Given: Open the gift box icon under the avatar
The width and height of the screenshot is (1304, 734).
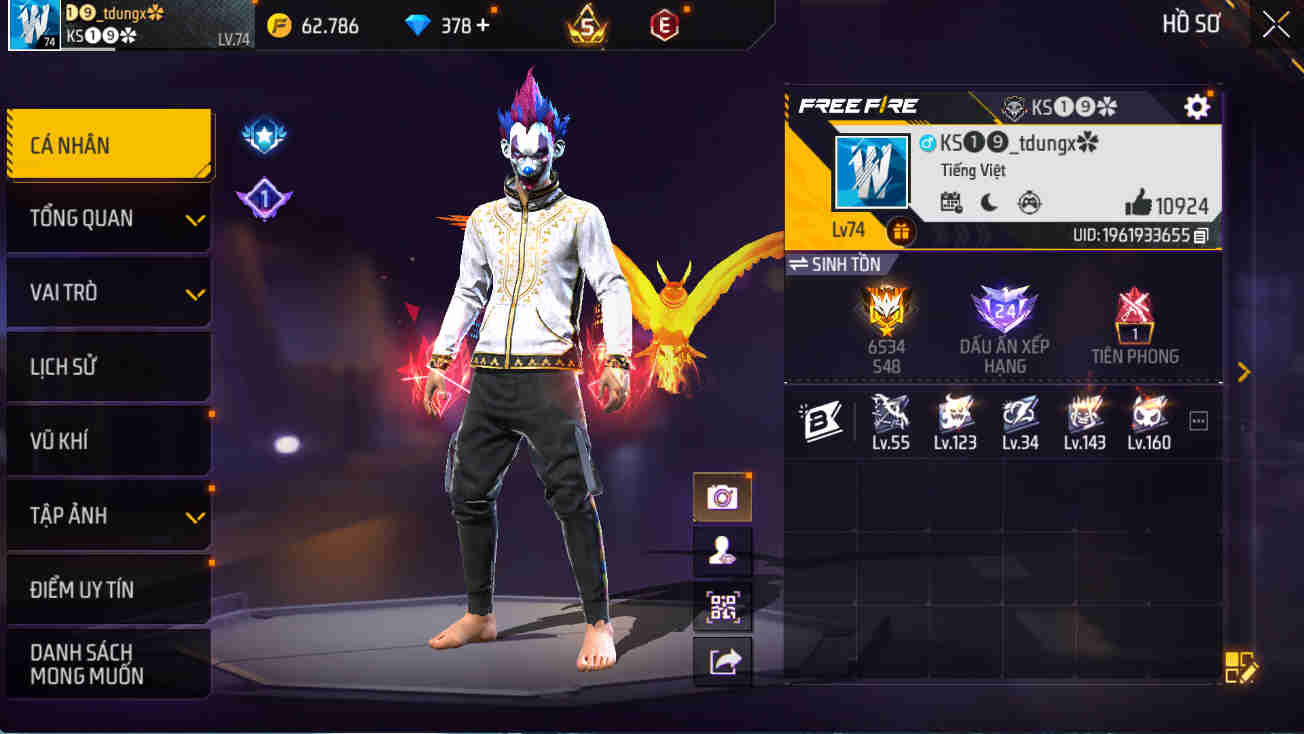Looking at the screenshot, I should pyautogui.click(x=901, y=231).
